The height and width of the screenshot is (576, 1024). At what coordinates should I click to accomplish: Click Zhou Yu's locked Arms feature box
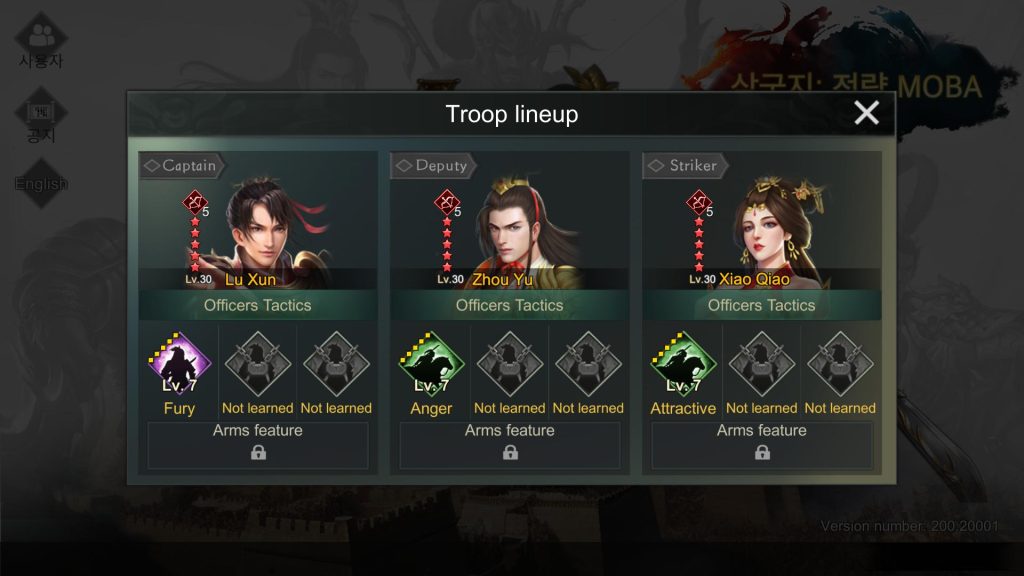(x=510, y=445)
